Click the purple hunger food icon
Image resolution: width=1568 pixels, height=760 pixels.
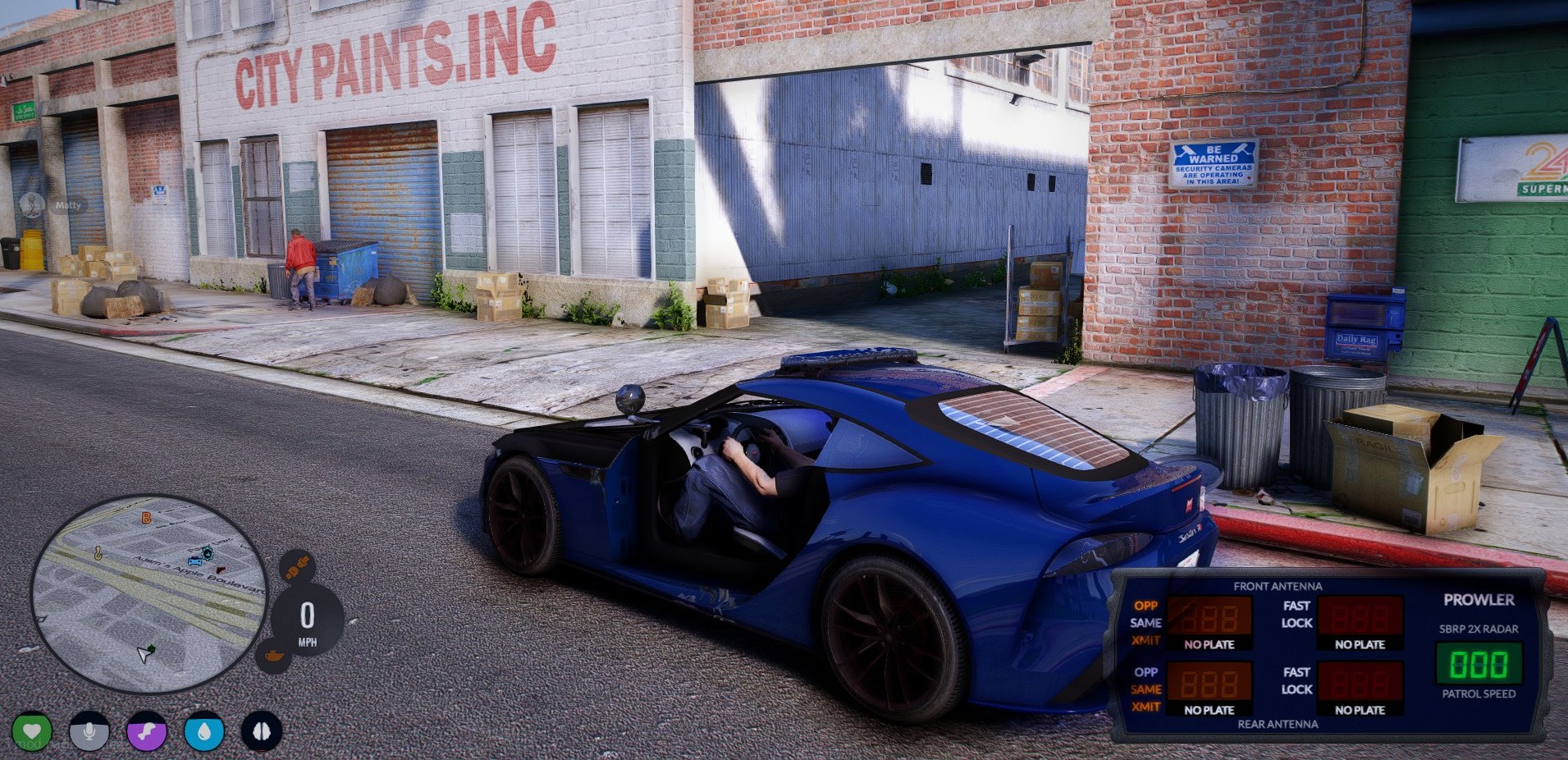147,731
